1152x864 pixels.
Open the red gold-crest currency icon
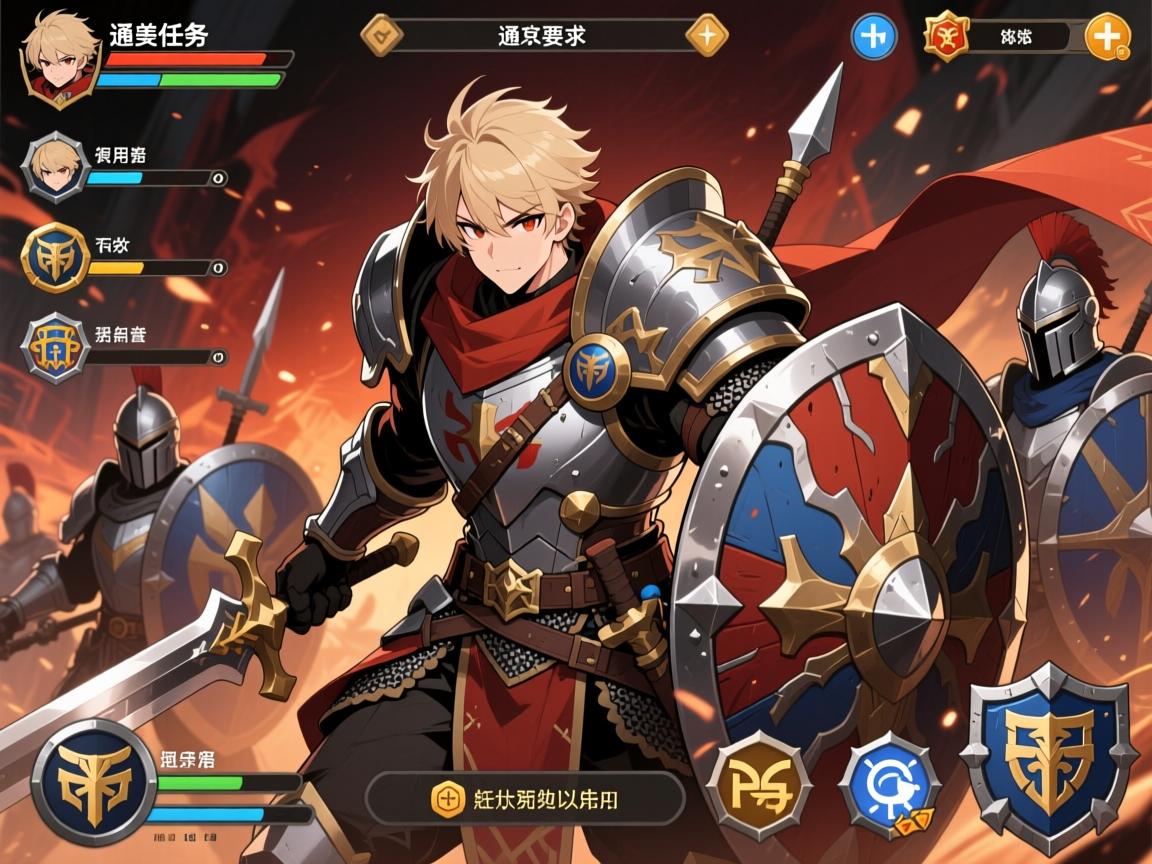946,37
